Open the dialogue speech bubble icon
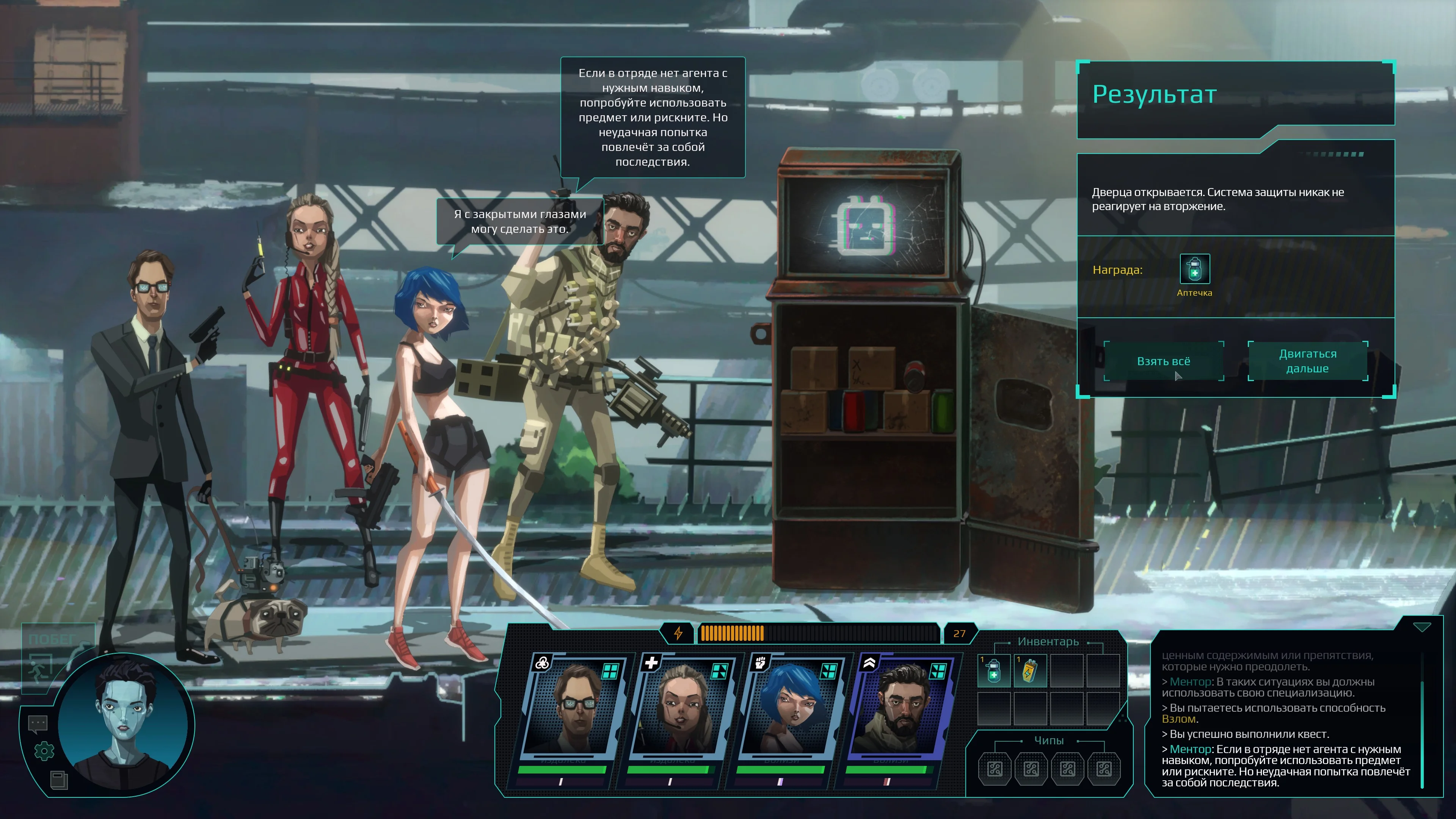Image resolution: width=1456 pixels, height=819 pixels. (38, 723)
